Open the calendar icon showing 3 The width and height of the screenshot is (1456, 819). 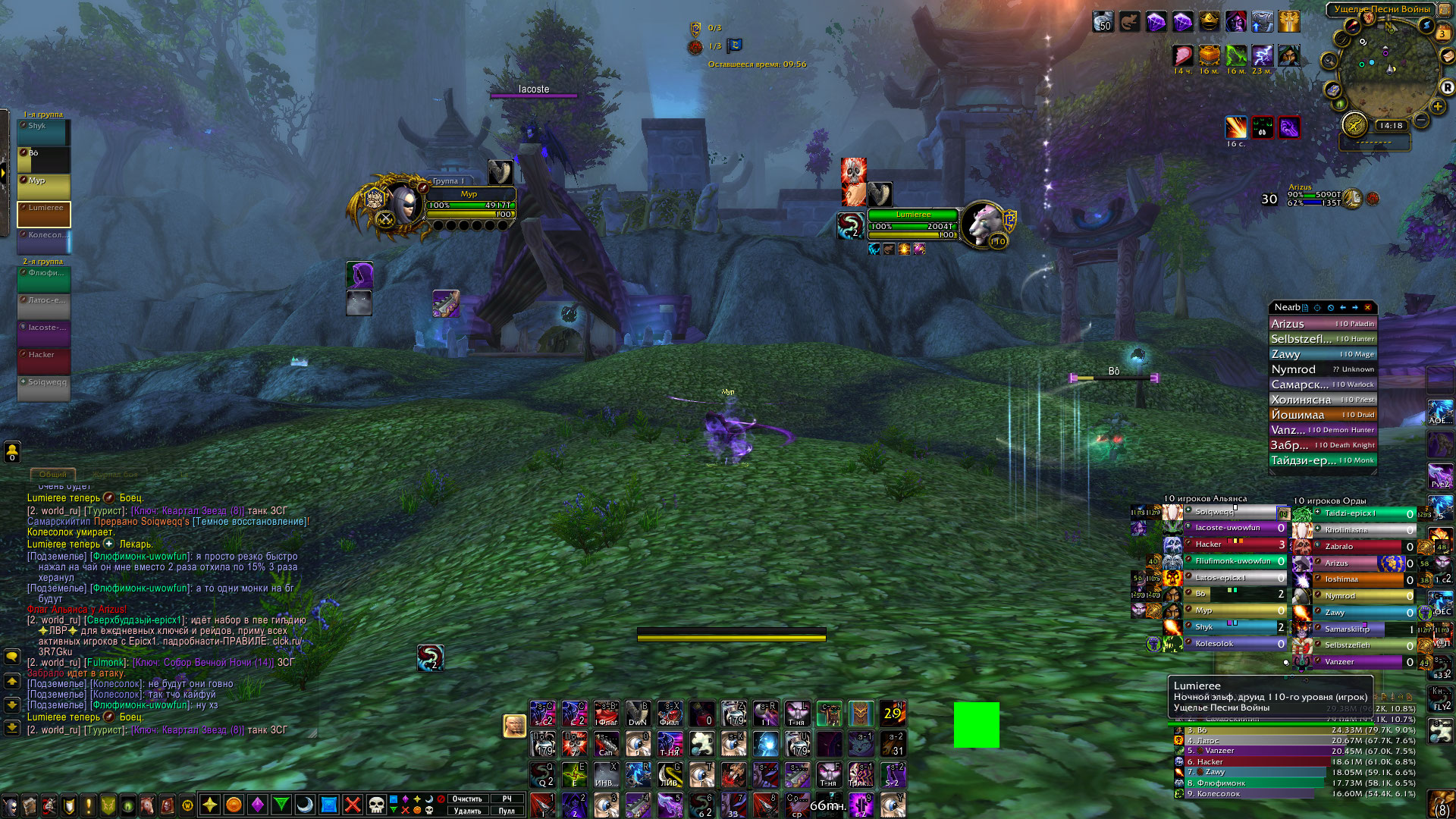pos(1442,33)
